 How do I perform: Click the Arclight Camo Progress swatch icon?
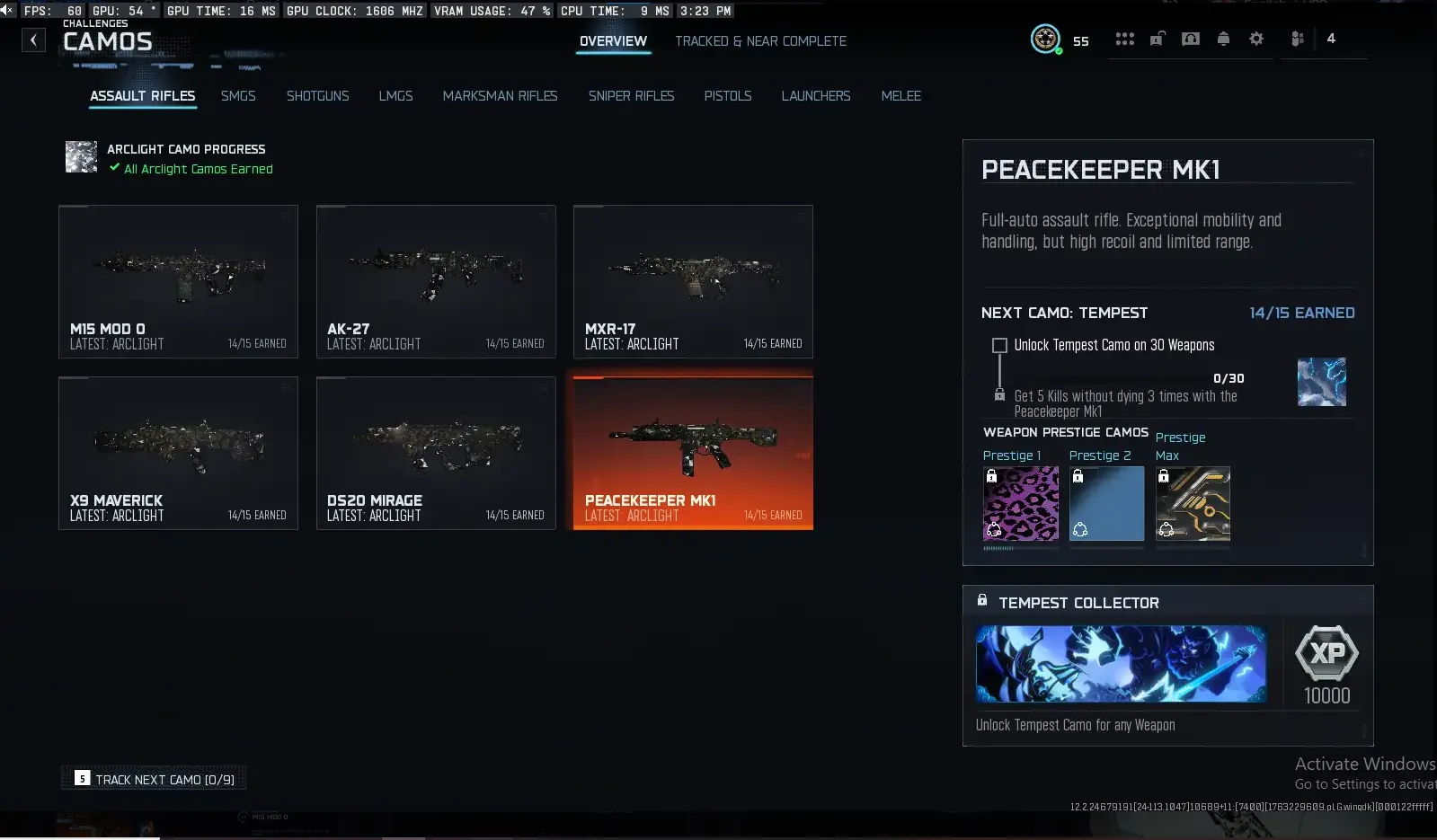(x=81, y=156)
